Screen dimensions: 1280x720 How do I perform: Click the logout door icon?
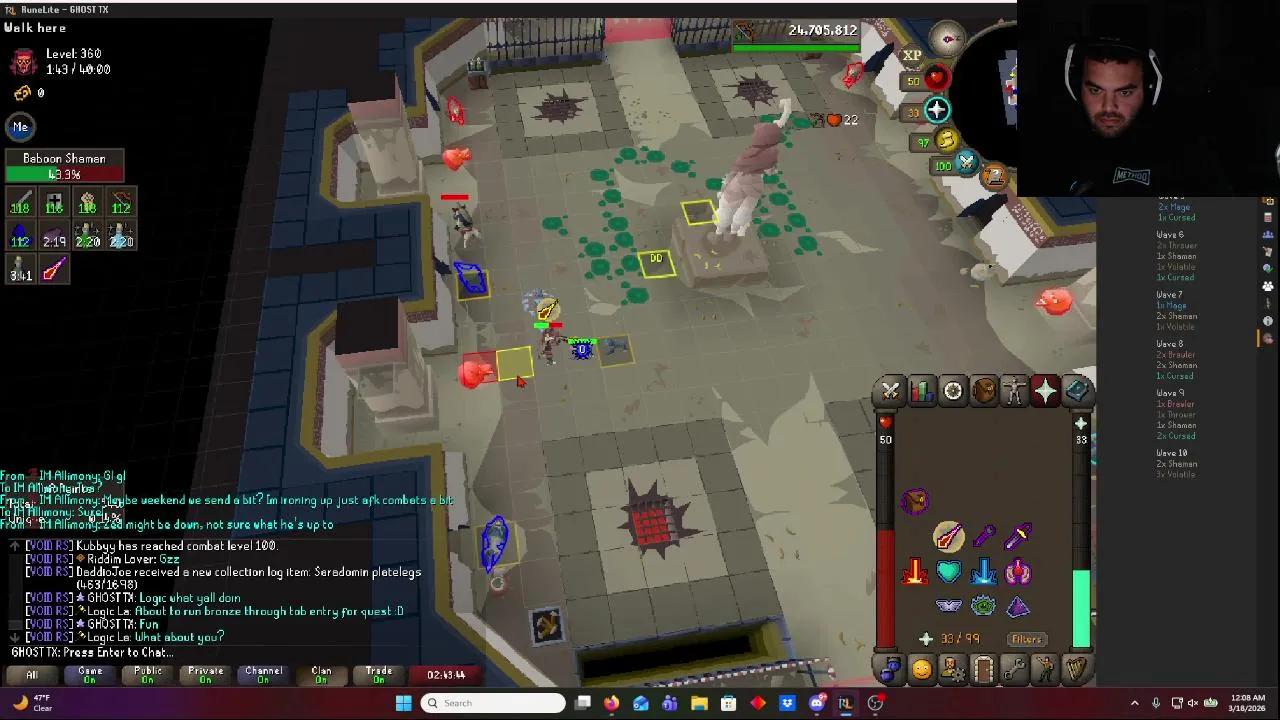981,669
